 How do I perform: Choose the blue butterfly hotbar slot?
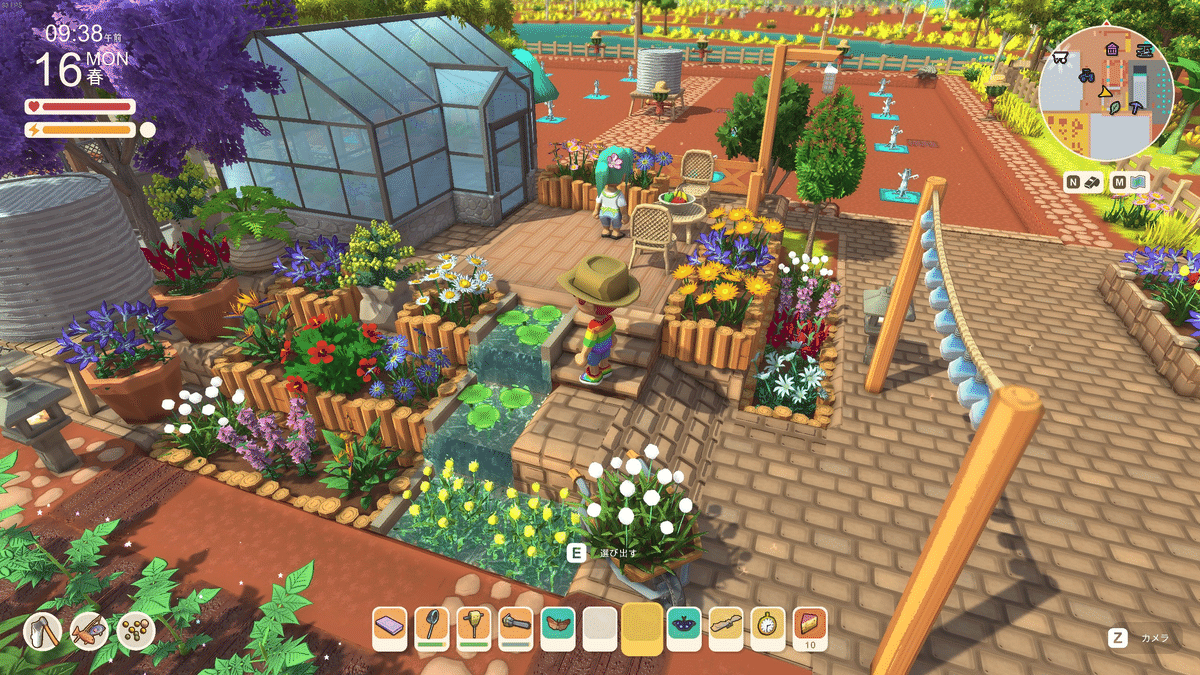pos(684,626)
